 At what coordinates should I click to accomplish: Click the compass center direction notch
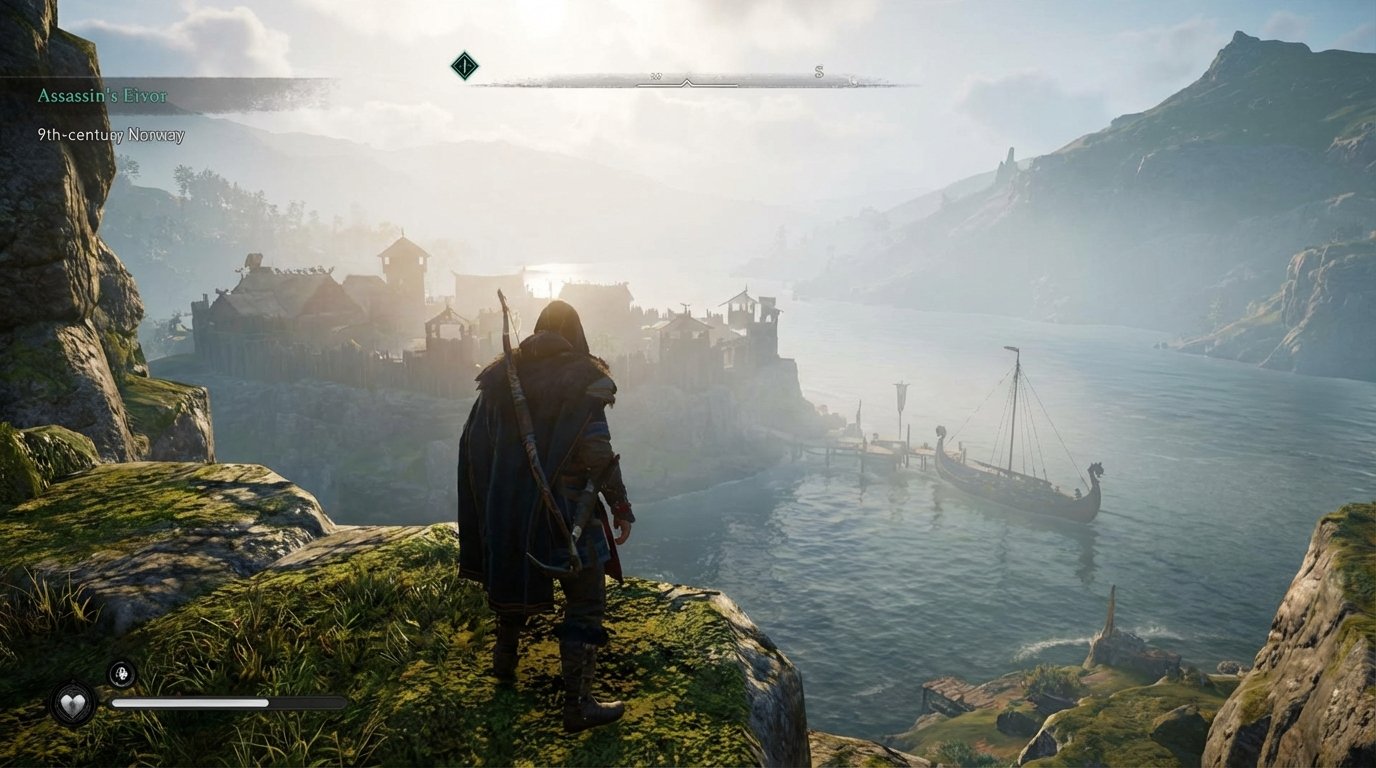point(687,82)
